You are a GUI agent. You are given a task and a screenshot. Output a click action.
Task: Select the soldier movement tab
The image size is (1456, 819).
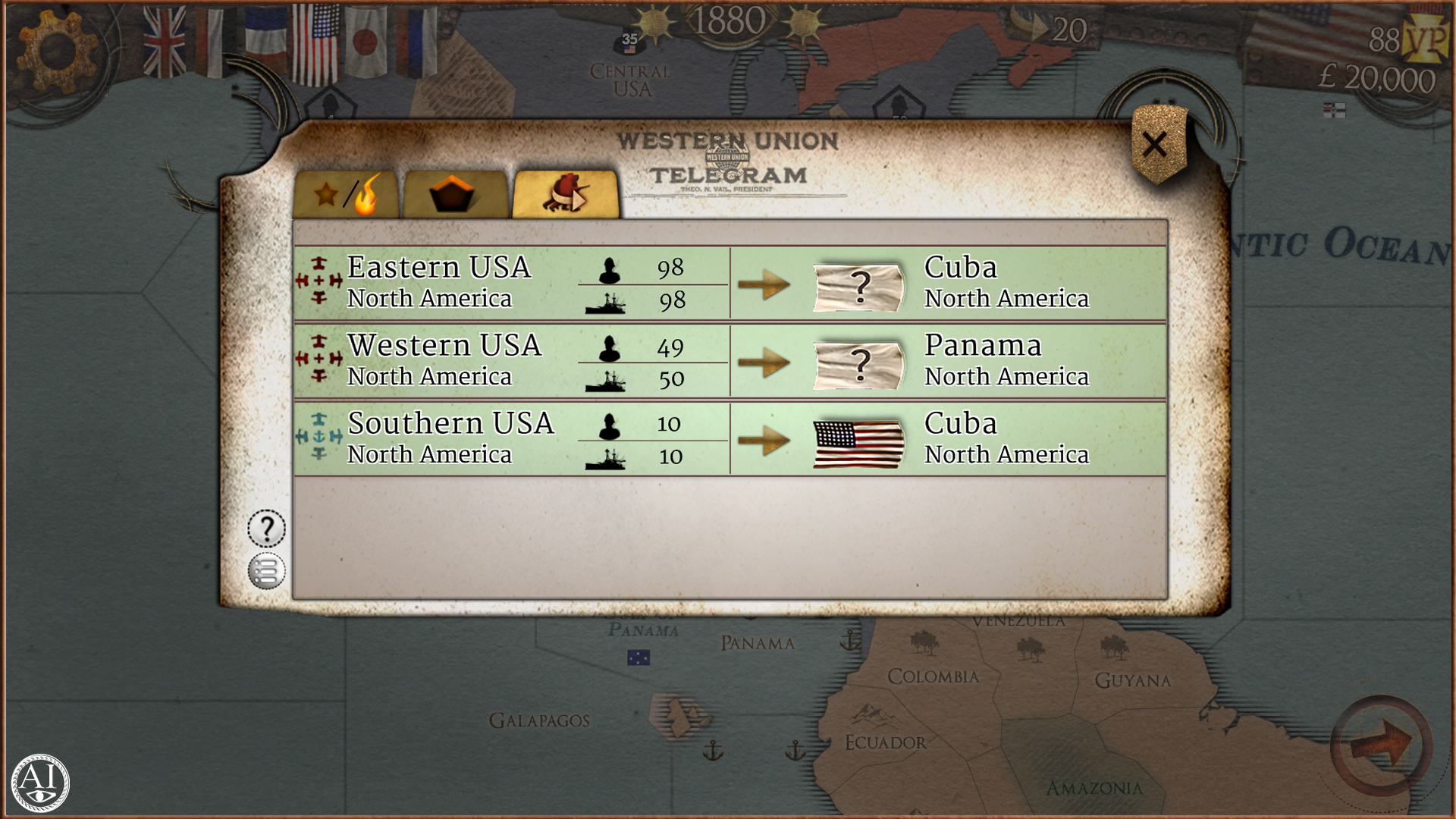click(566, 196)
